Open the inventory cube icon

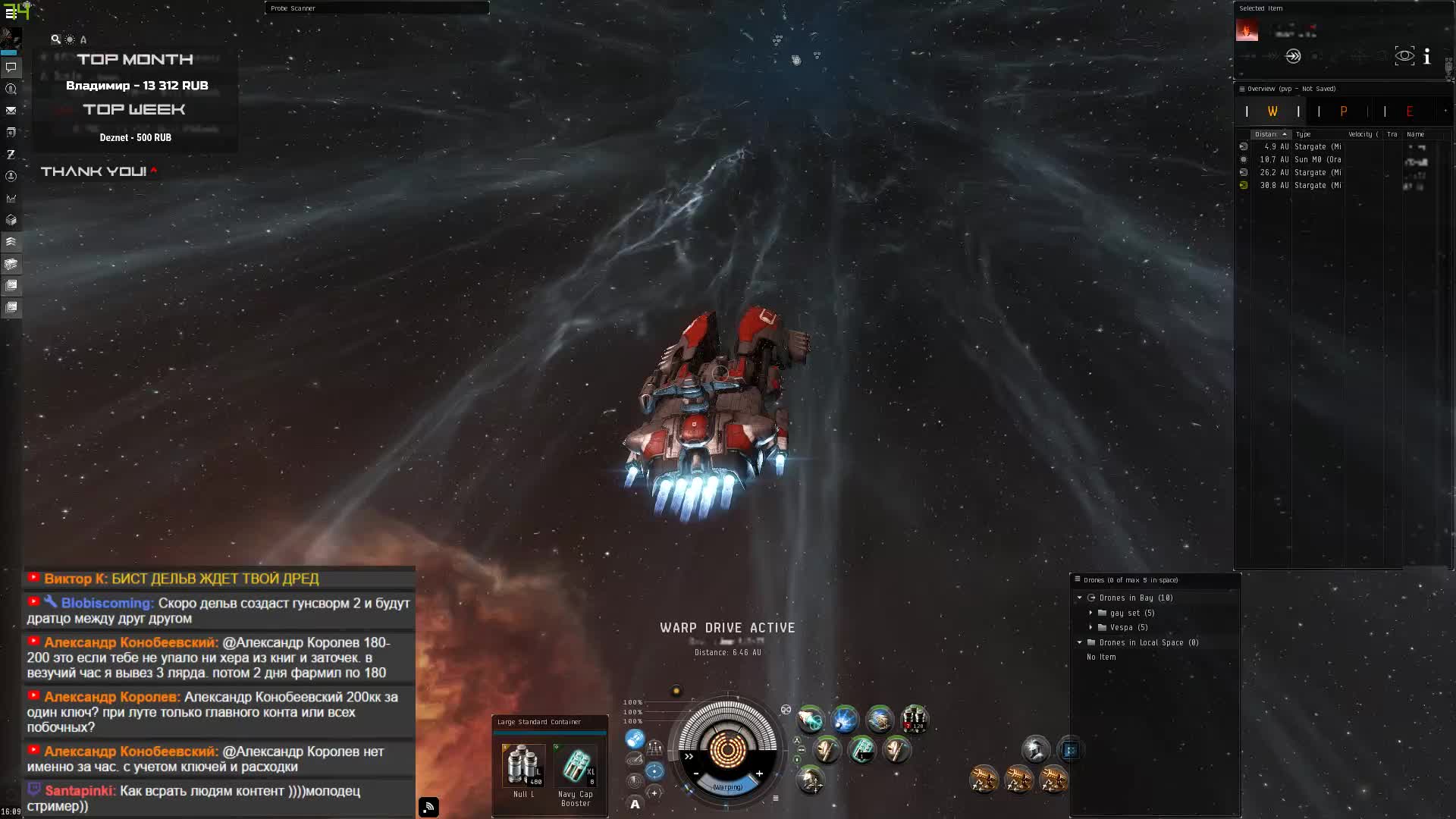pos(11,221)
